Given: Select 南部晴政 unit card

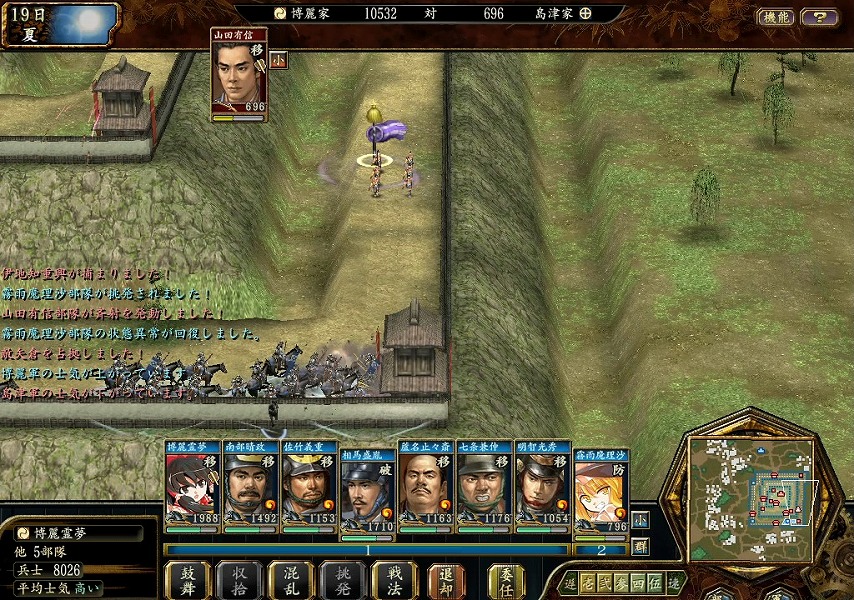Looking at the screenshot, I should coord(250,484).
